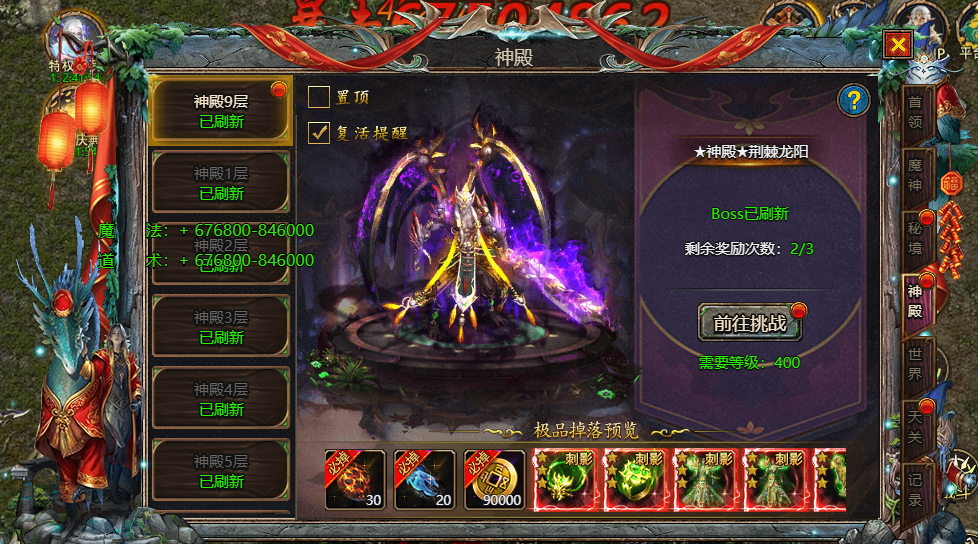The width and height of the screenshot is (978, 544).
Task: Select the 神殿3层 floor entry
Action: (x=220, y=327)
